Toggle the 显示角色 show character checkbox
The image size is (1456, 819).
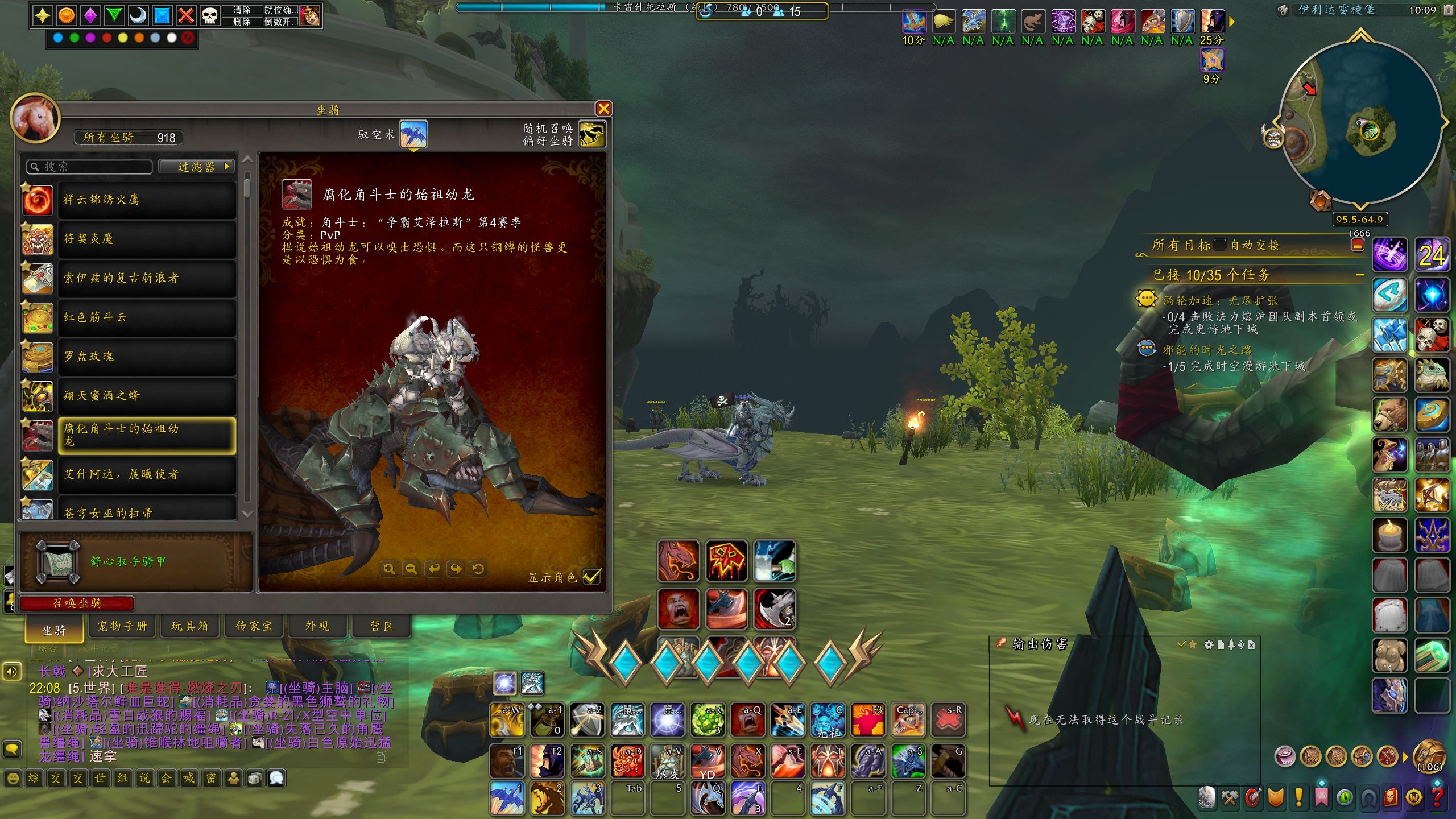(591, 577)
